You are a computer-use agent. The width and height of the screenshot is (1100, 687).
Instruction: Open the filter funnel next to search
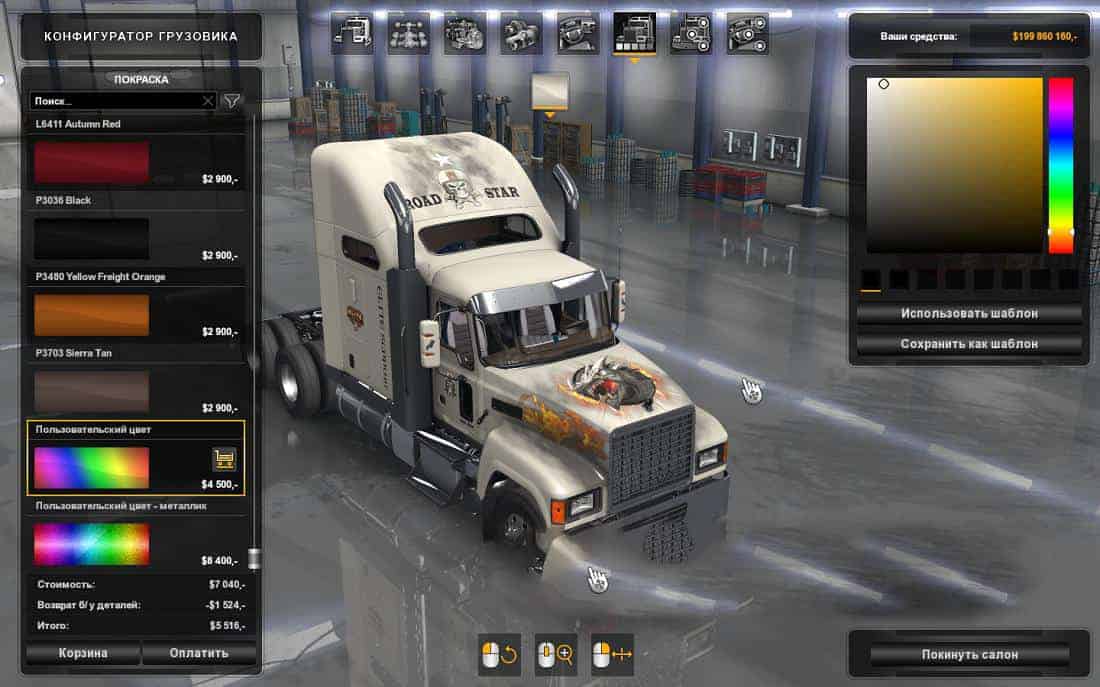[232, 101]
